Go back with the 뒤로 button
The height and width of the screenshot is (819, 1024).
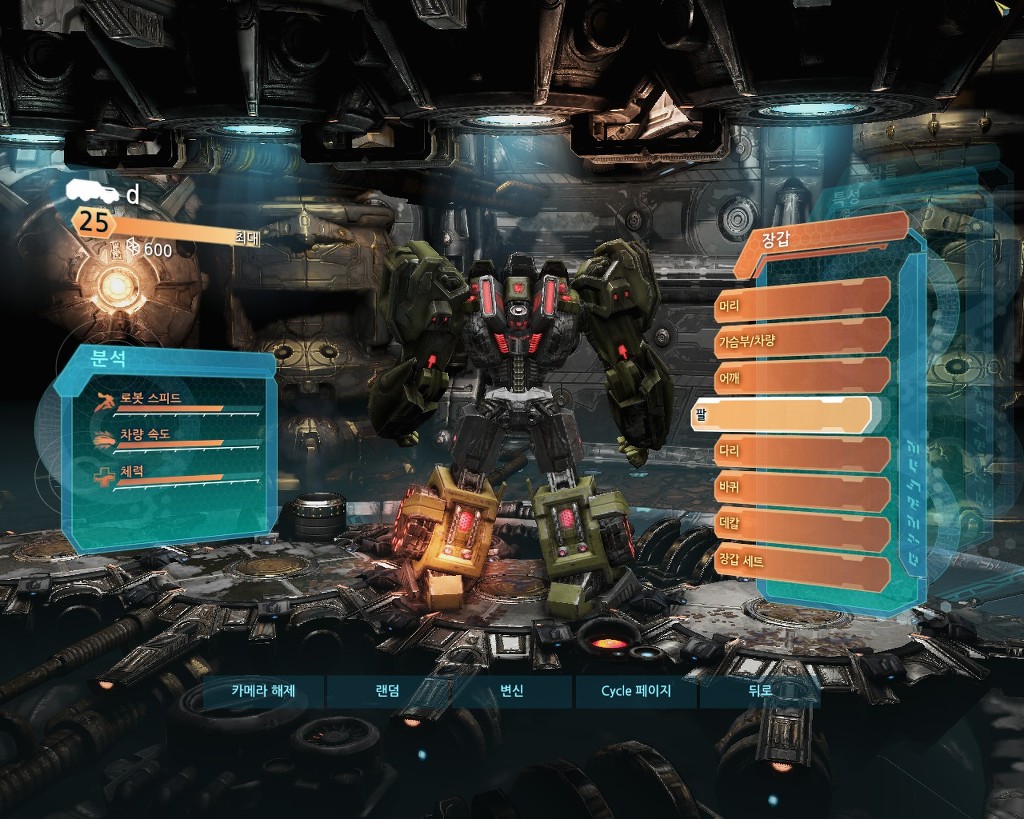(x=760, y=691)
